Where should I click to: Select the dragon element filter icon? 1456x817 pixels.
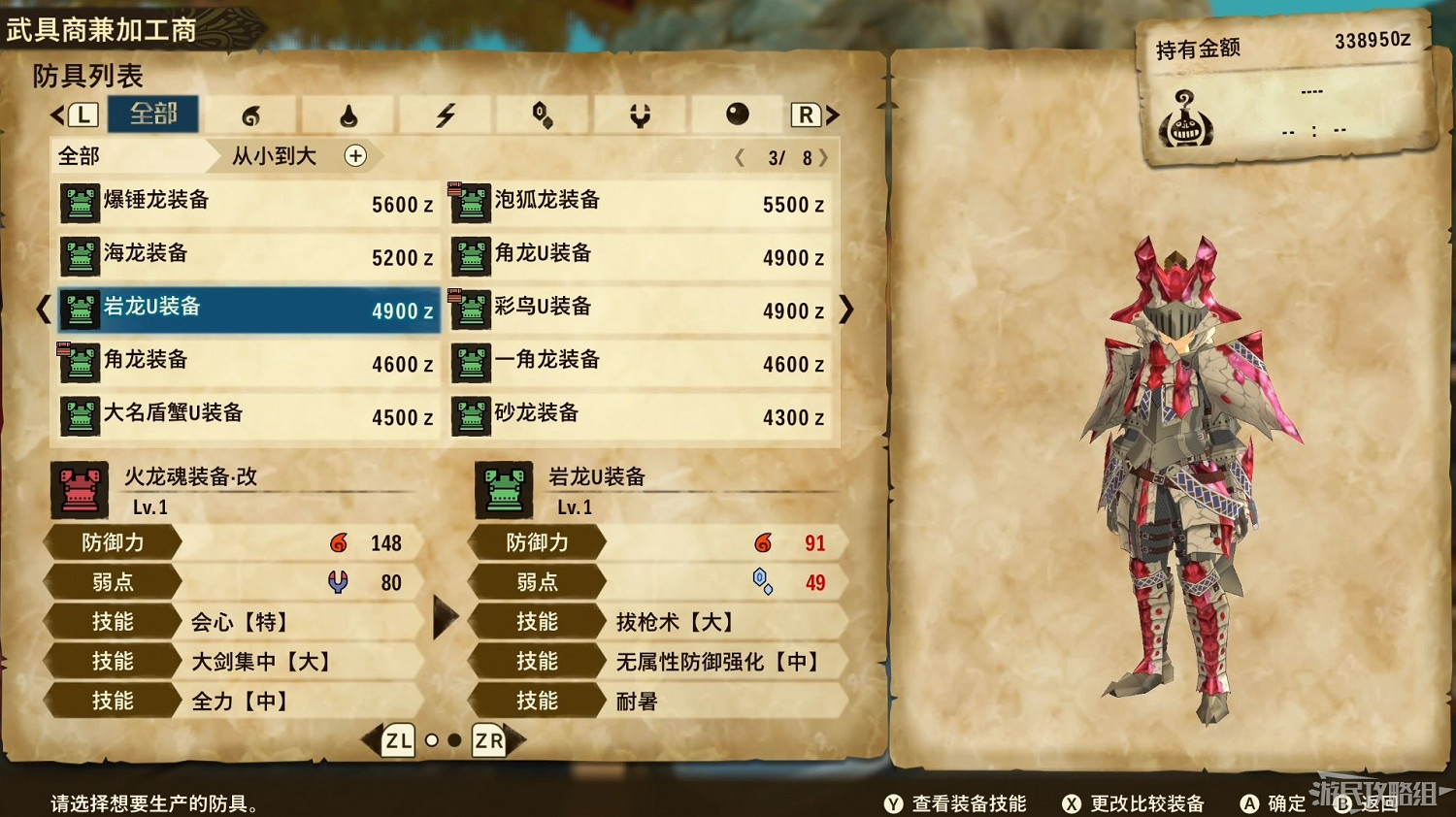tap(641, 114)
